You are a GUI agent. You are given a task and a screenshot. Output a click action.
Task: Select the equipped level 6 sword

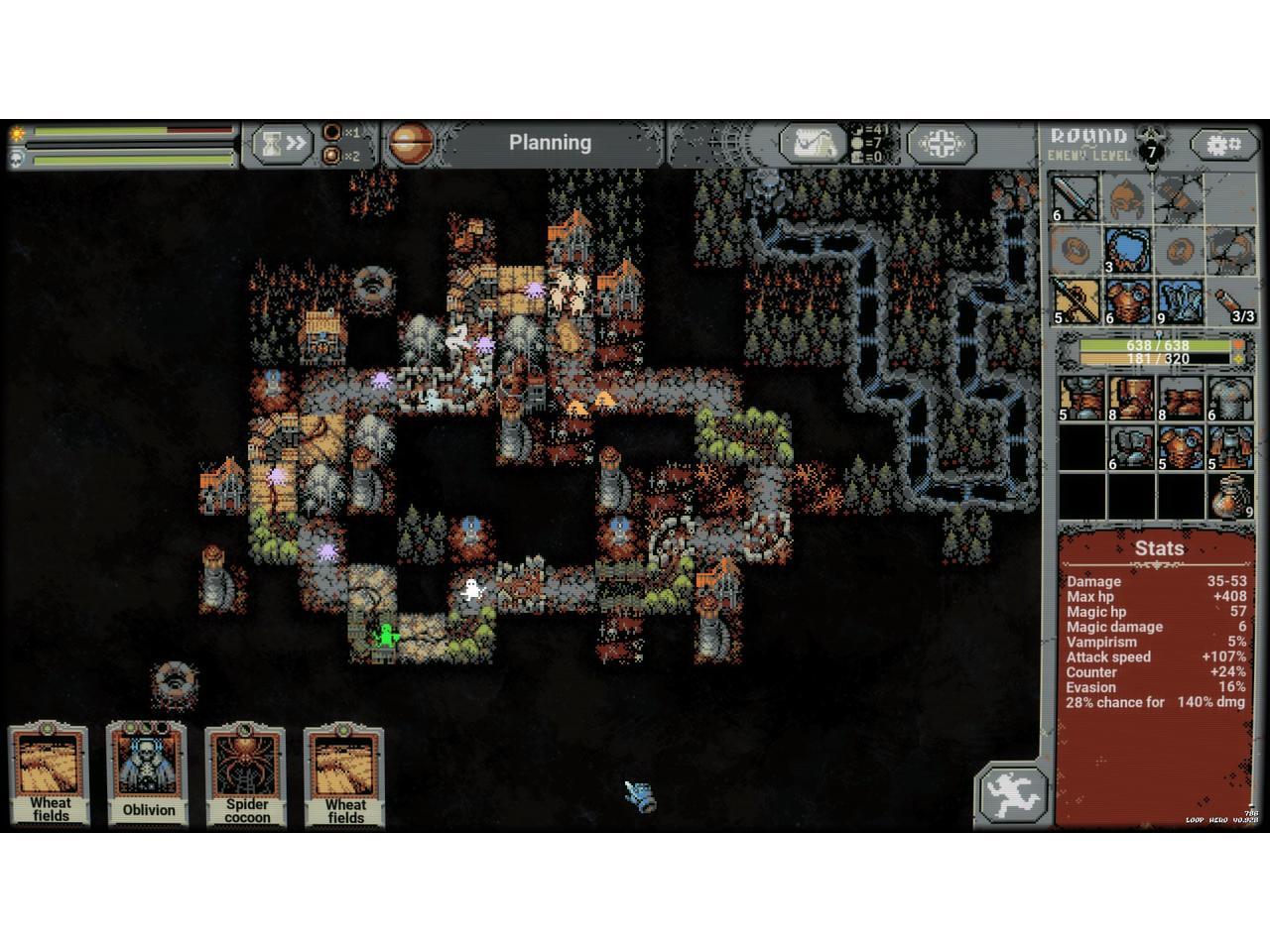coord(1075,197)
